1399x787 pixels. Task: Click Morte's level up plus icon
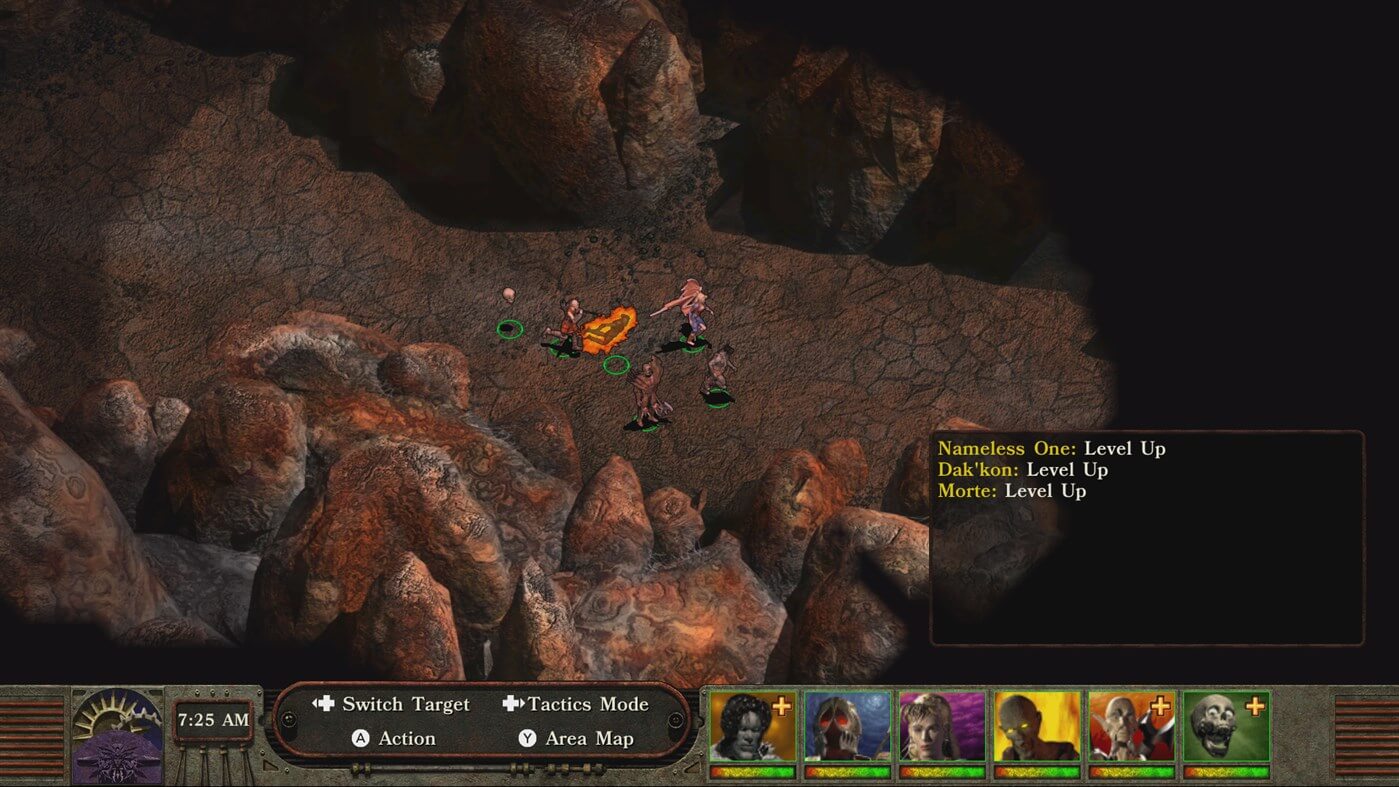1254,706
